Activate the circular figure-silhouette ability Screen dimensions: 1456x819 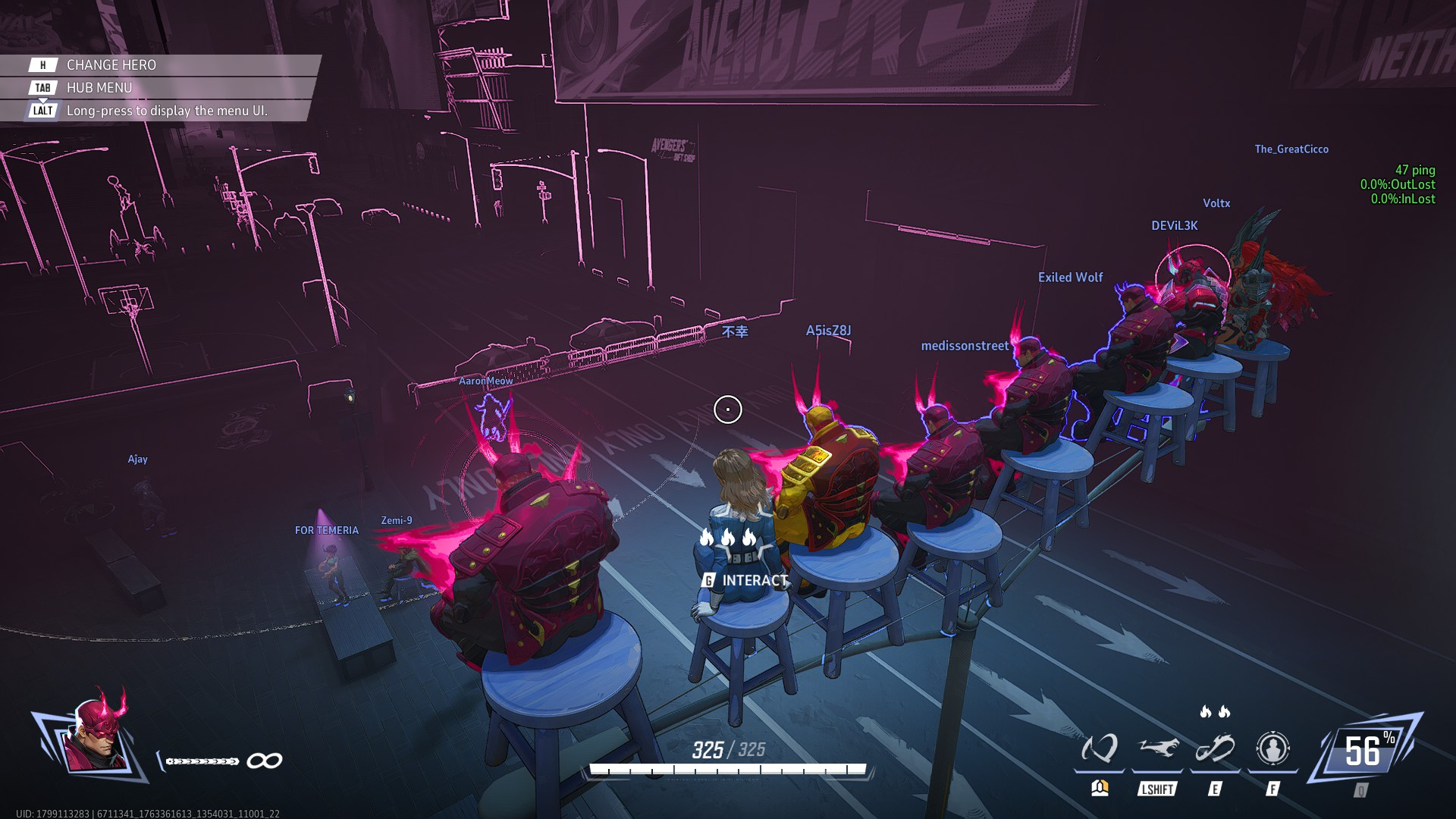tap(1272, 749)
